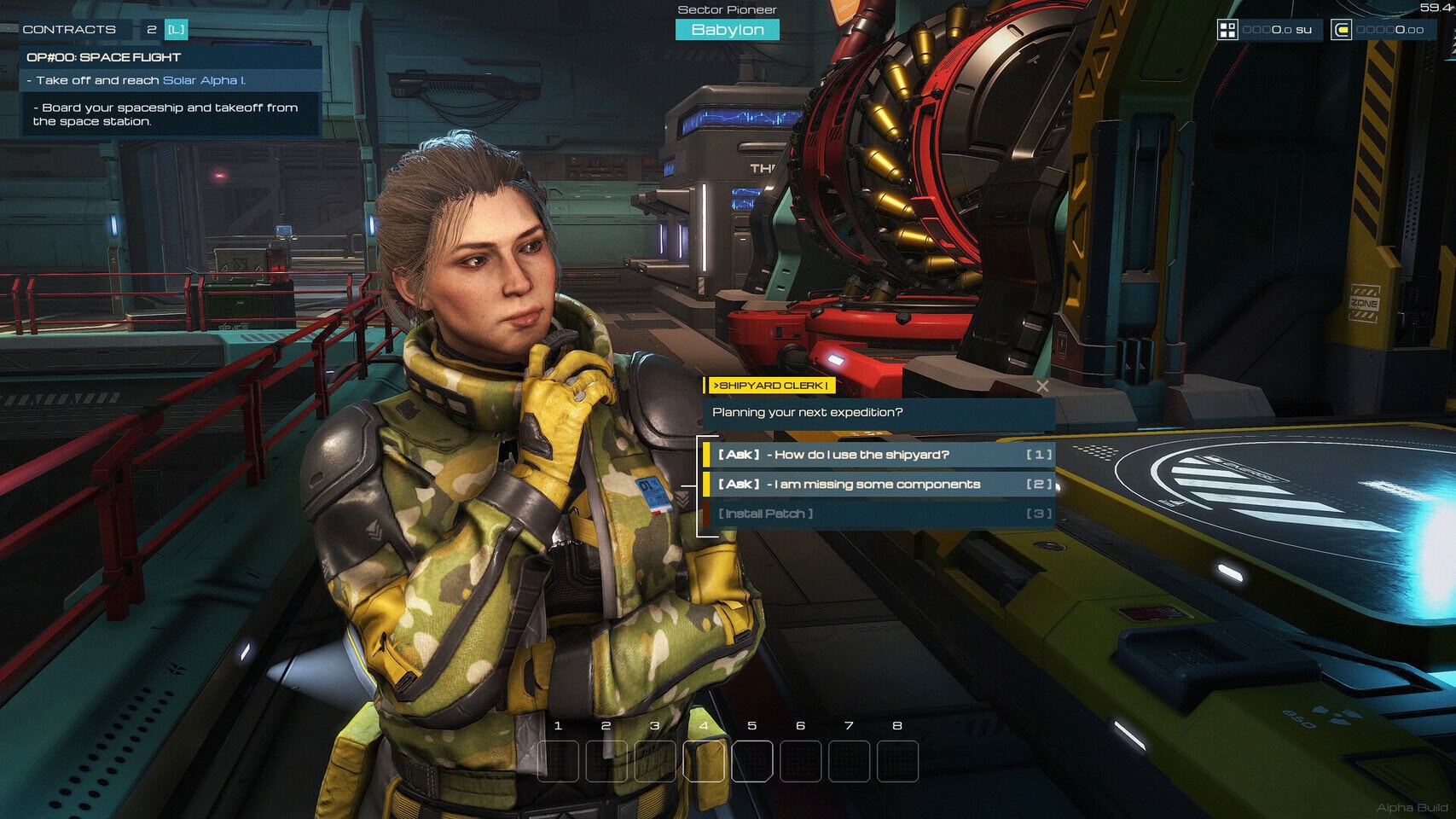Image resolution: width=1456 pixels, height=819 pixels.
Task: Click the credits currency icon
Action: tap(1342, 30)
